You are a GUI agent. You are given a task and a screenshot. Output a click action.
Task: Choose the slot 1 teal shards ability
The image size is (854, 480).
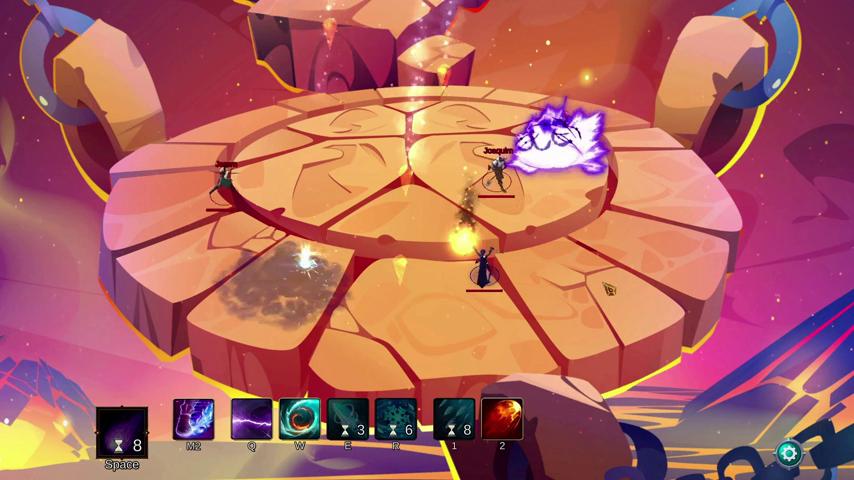454,419
